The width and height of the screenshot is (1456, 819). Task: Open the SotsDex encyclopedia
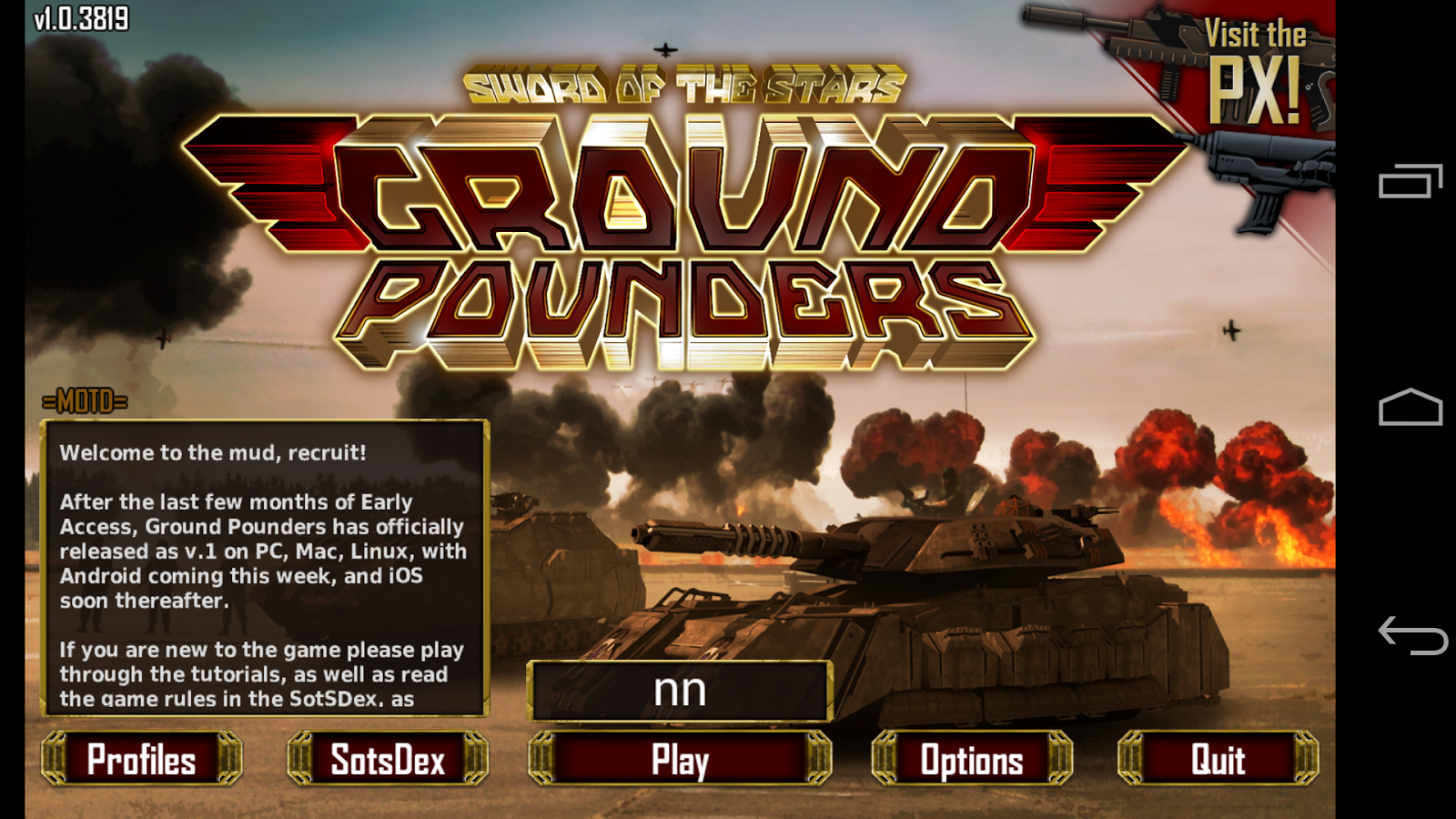point(386,758)
